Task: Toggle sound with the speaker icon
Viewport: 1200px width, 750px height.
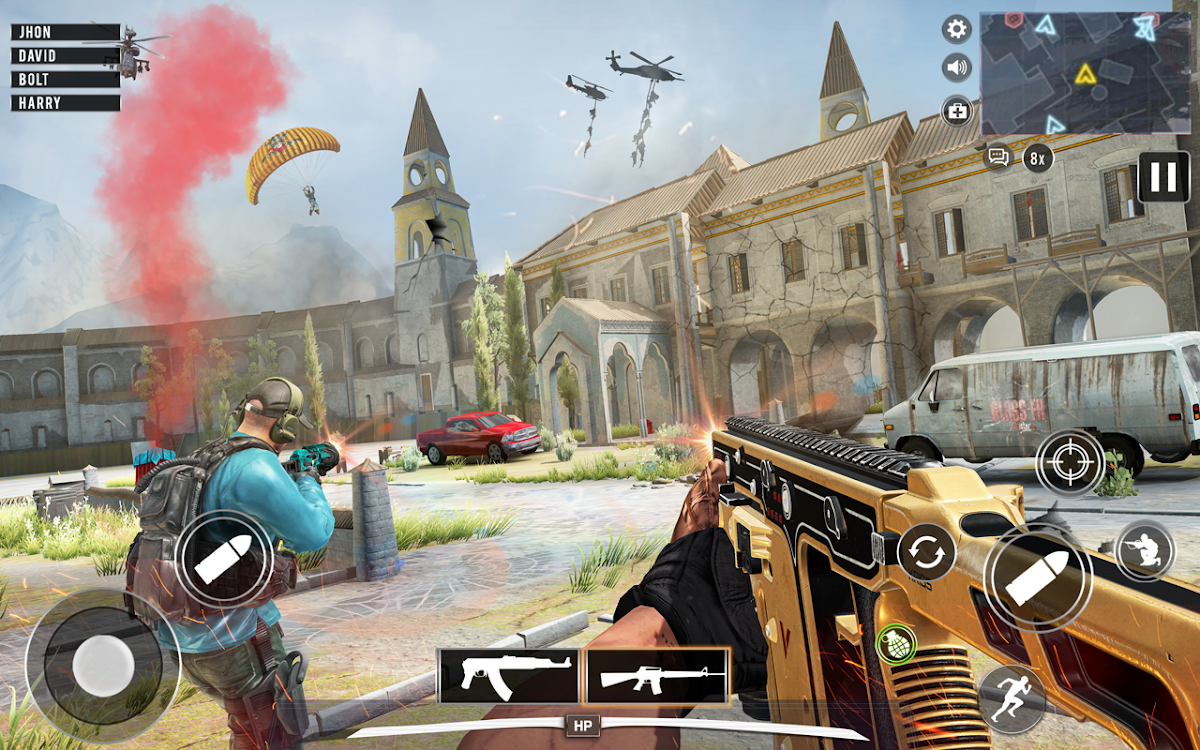Action: (957, 68)
